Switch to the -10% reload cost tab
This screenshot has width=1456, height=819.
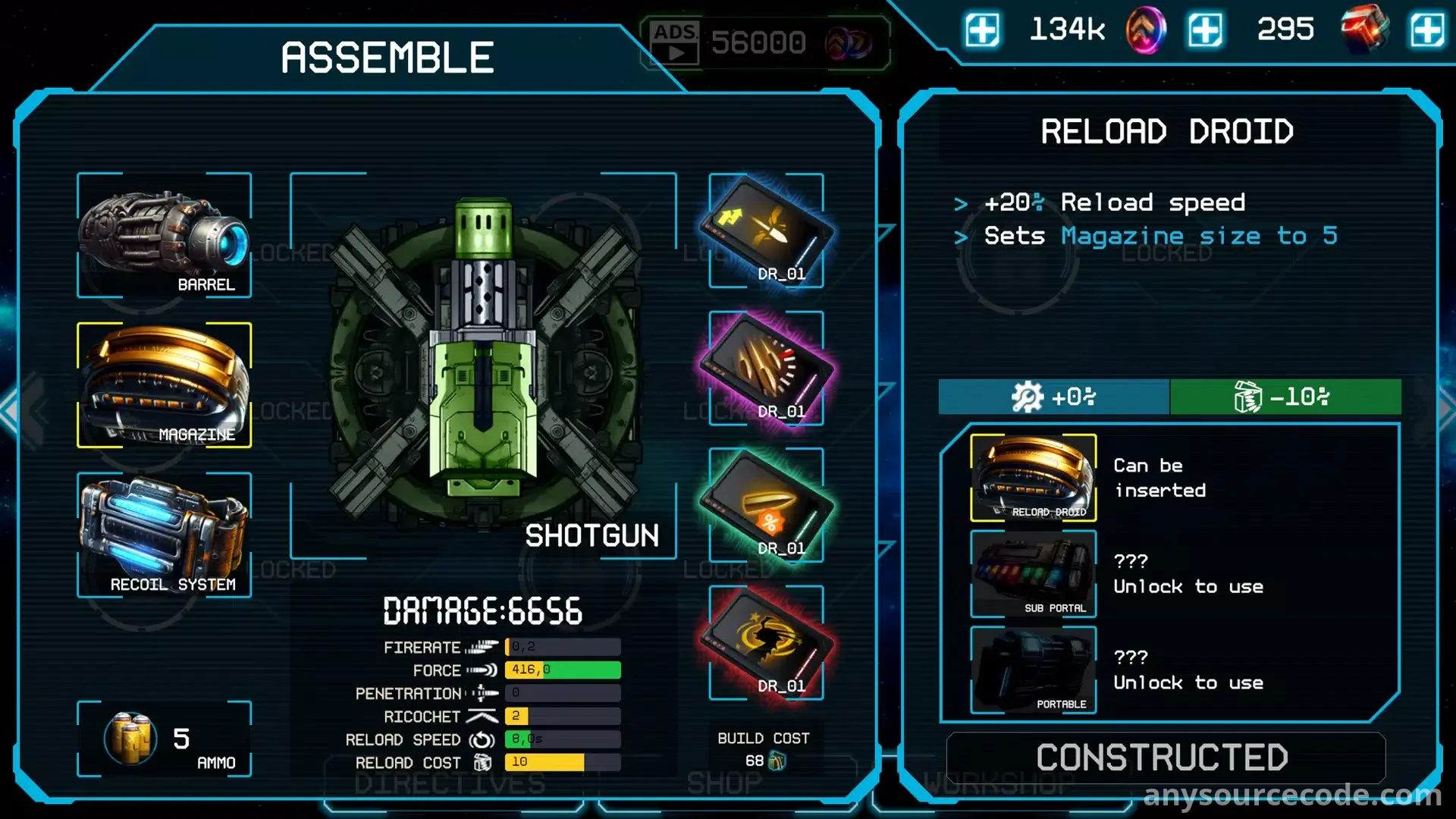[x=1285, y=397]
